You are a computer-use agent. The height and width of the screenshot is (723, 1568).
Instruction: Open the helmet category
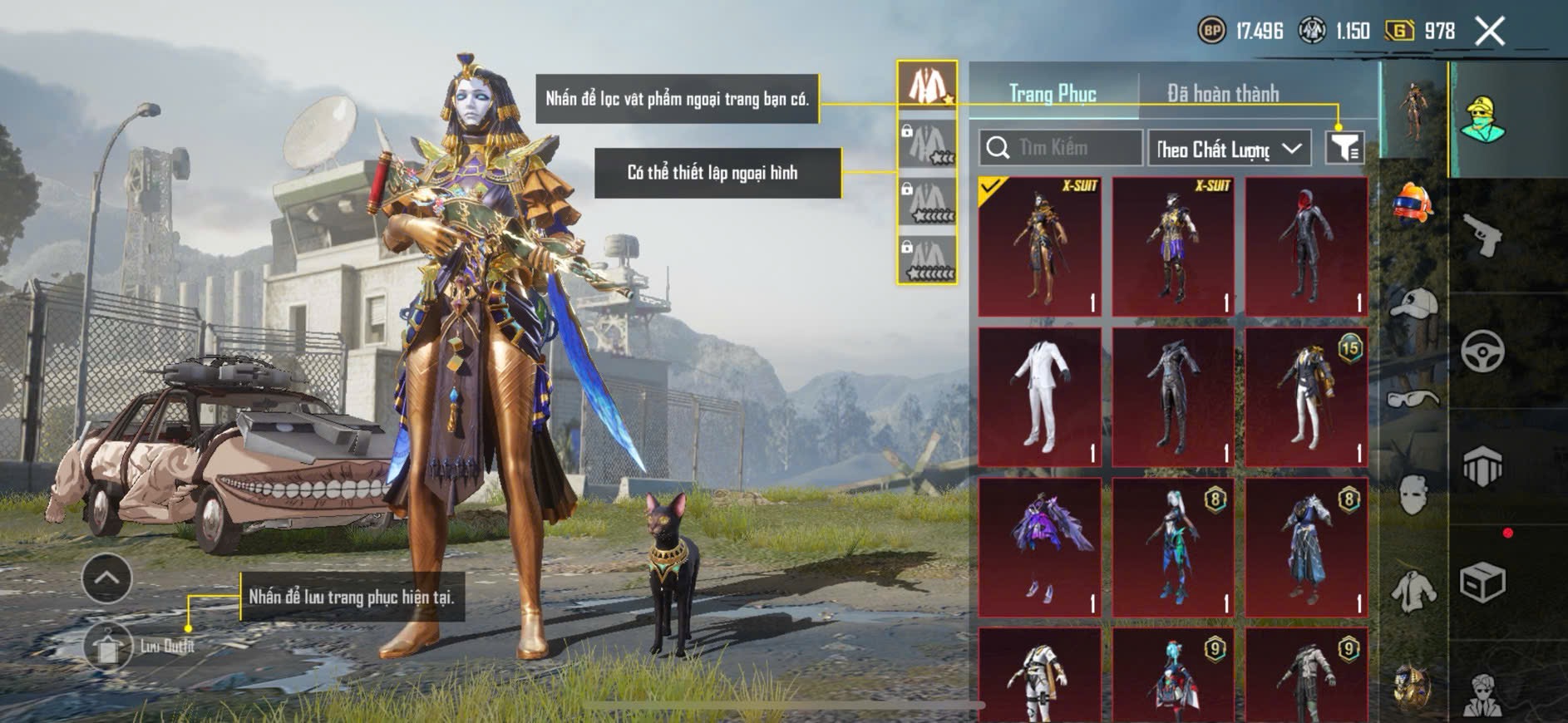1413,203
